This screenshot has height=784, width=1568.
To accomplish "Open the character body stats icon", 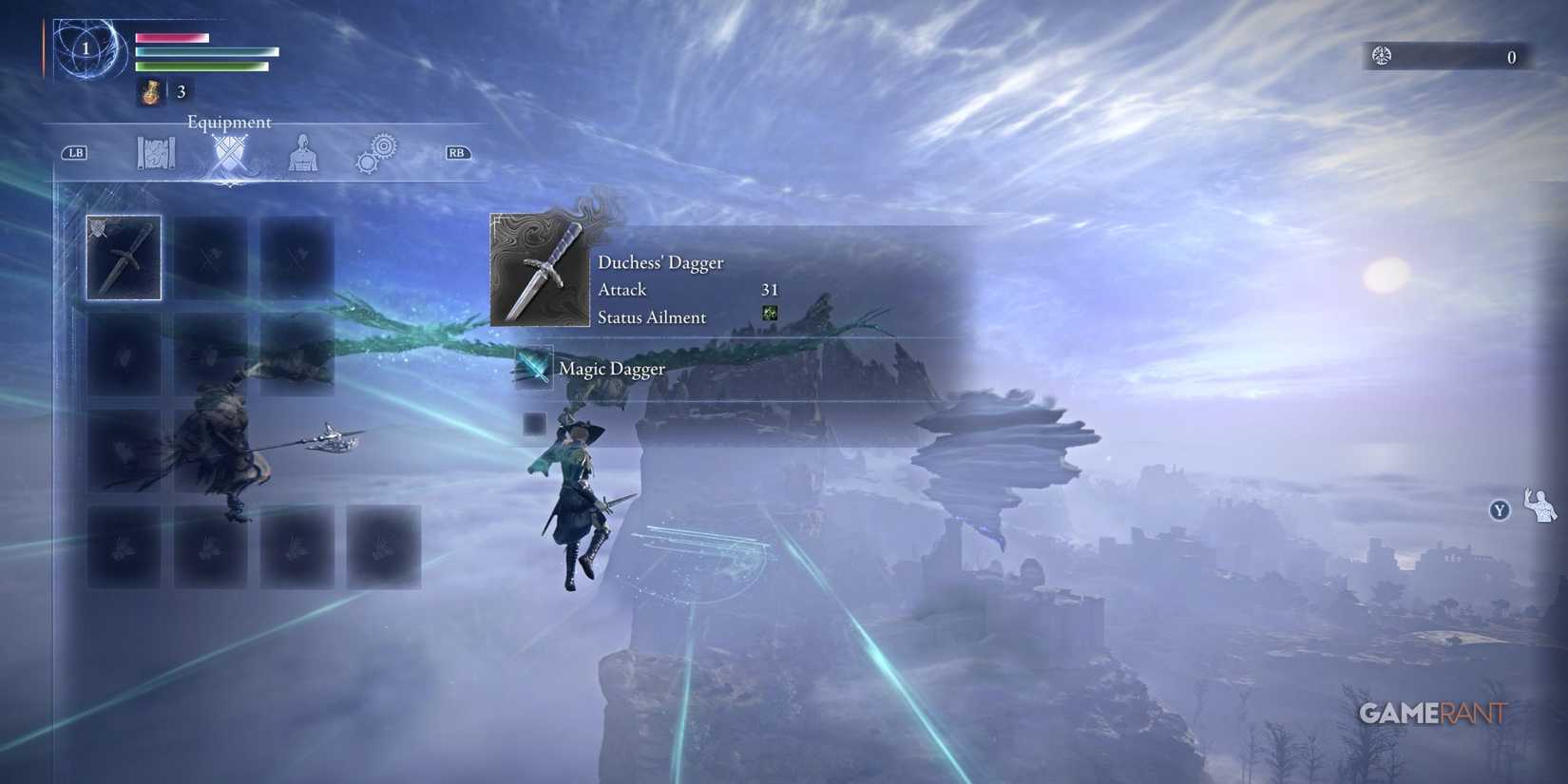I will [x=302, y=154].
